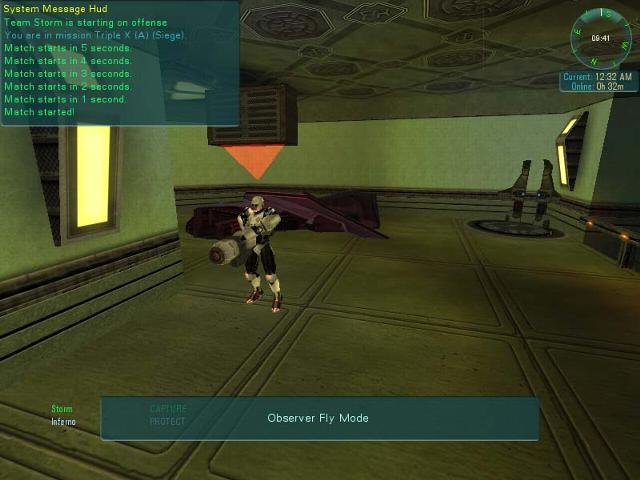Click the System Message Hud chat panel
Image resolution: width=640 pixels, height=480 pixels.
tap(120, 63)
